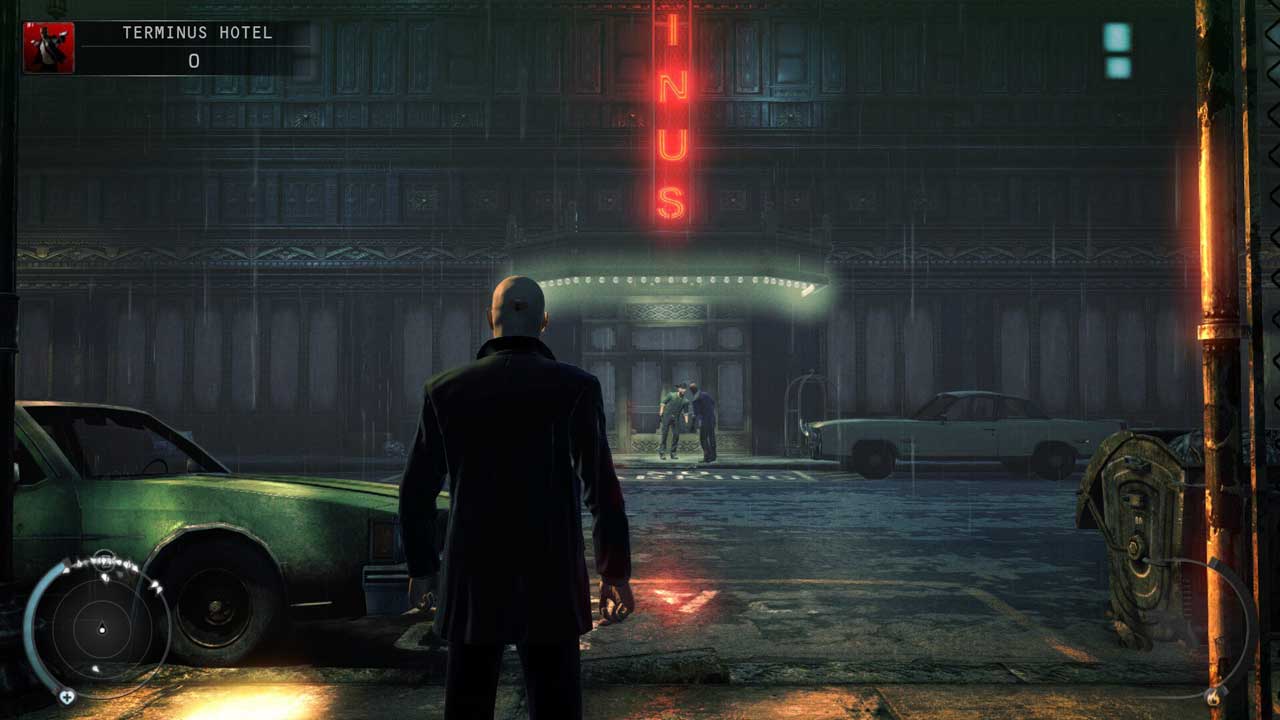Click the flame Instinct icon
The width and height of the screenshot is (1280, 720).
[x=1214, y=697]
